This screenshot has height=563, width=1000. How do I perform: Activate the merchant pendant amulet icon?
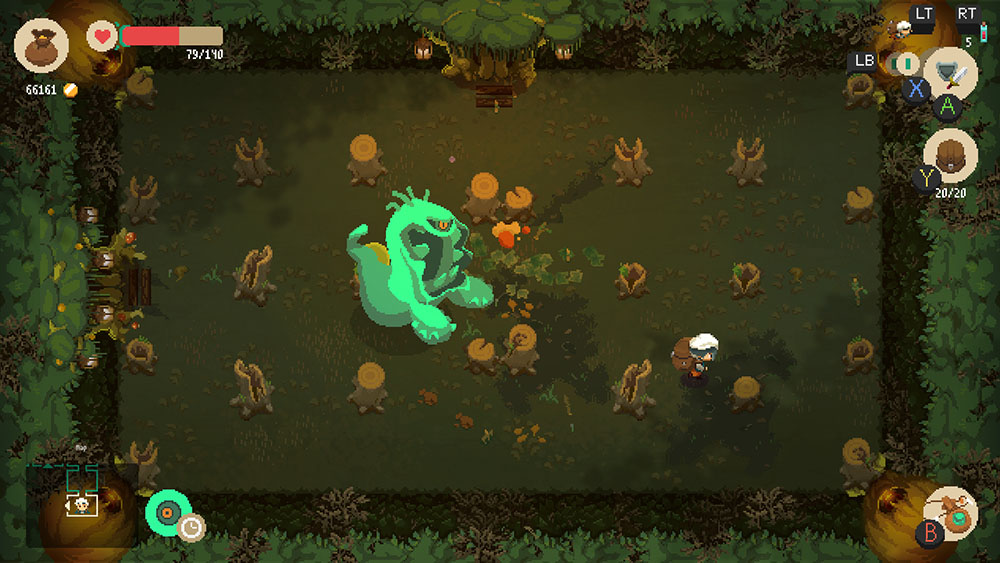coord(951,513)
